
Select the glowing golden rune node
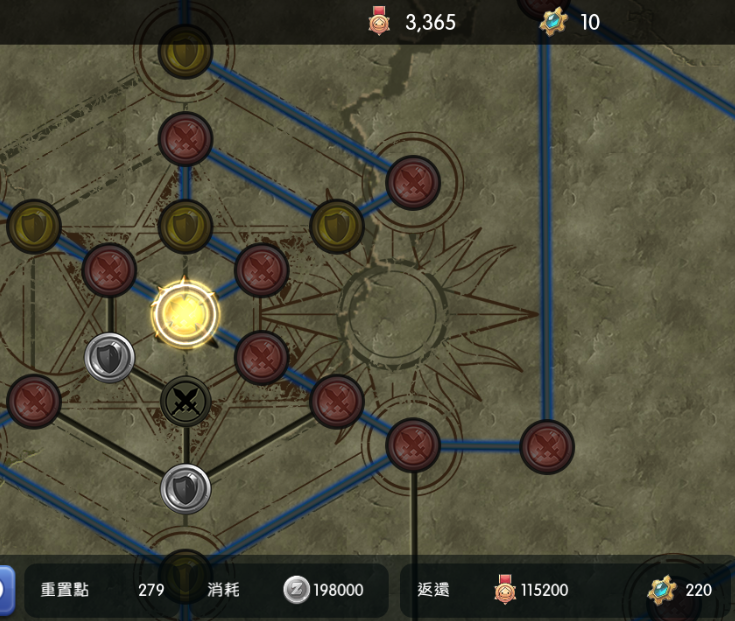(185, 314)
